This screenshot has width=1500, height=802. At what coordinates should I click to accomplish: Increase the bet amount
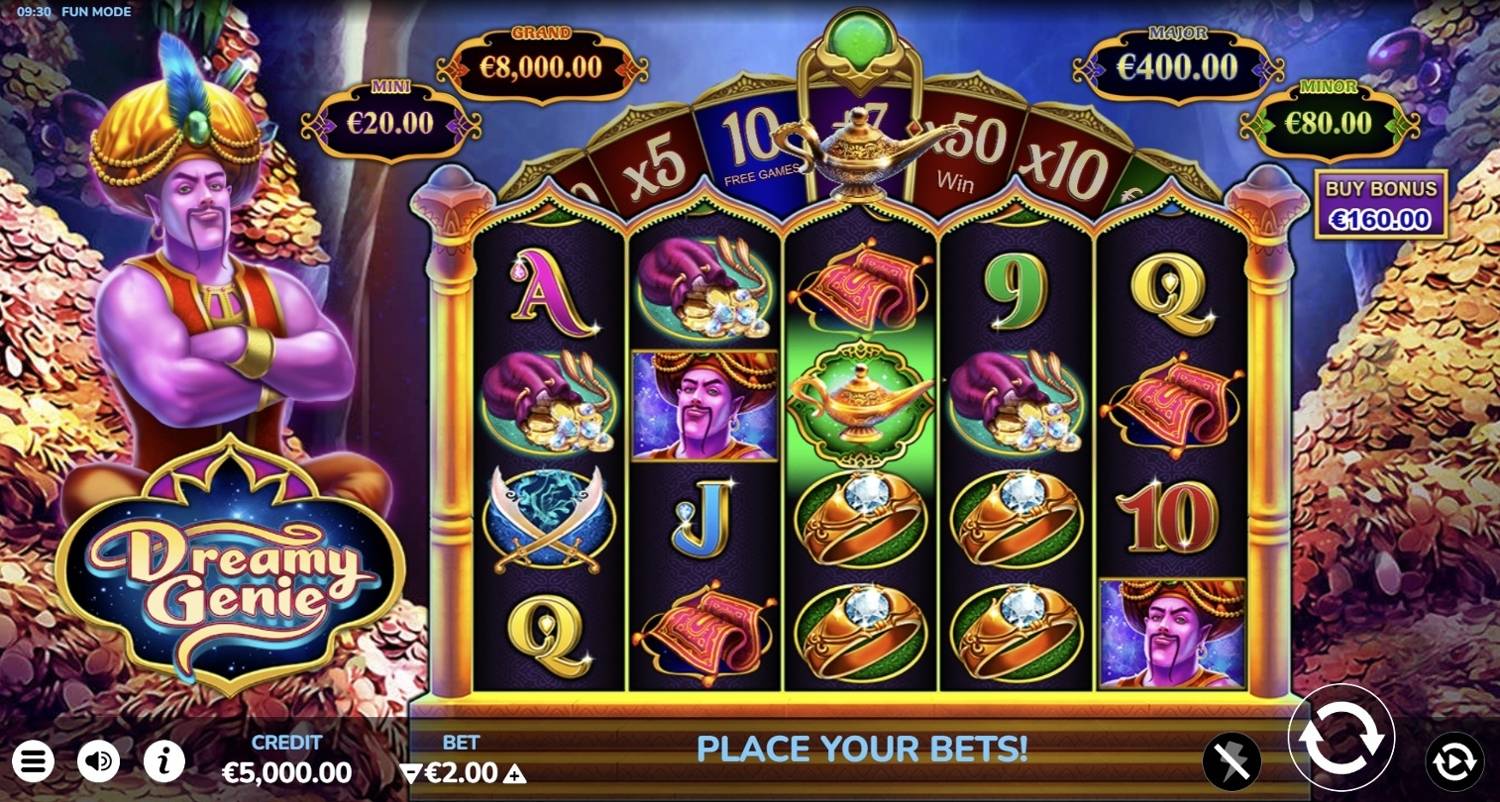(514, 773)
